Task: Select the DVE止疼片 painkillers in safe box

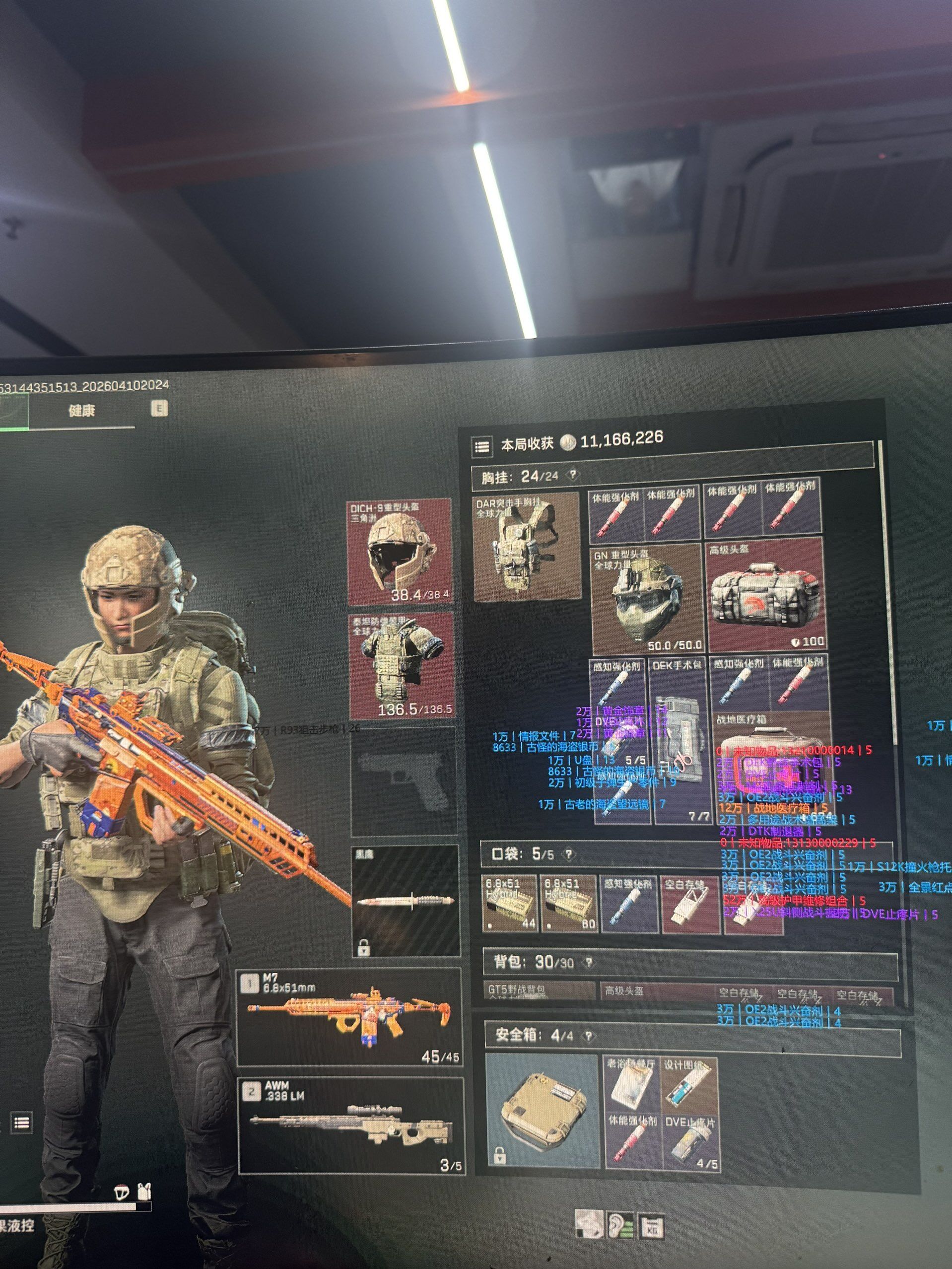Action: coord(690,1141)
